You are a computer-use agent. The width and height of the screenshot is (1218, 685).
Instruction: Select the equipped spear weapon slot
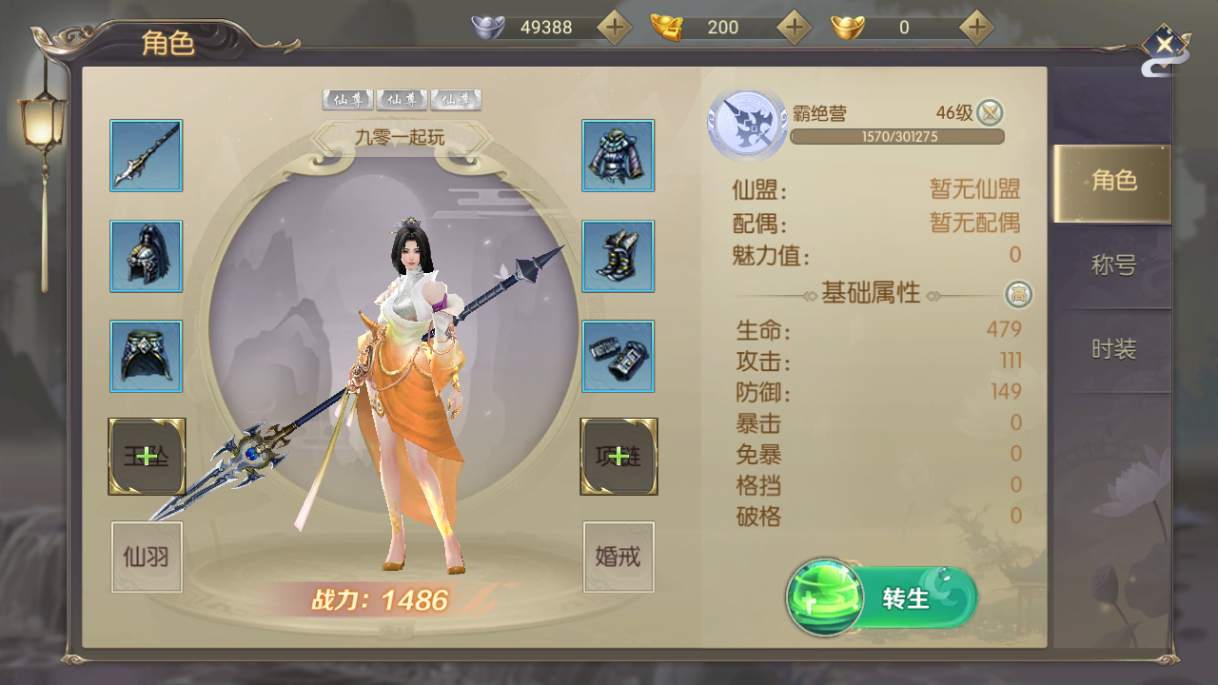point(146,156)
